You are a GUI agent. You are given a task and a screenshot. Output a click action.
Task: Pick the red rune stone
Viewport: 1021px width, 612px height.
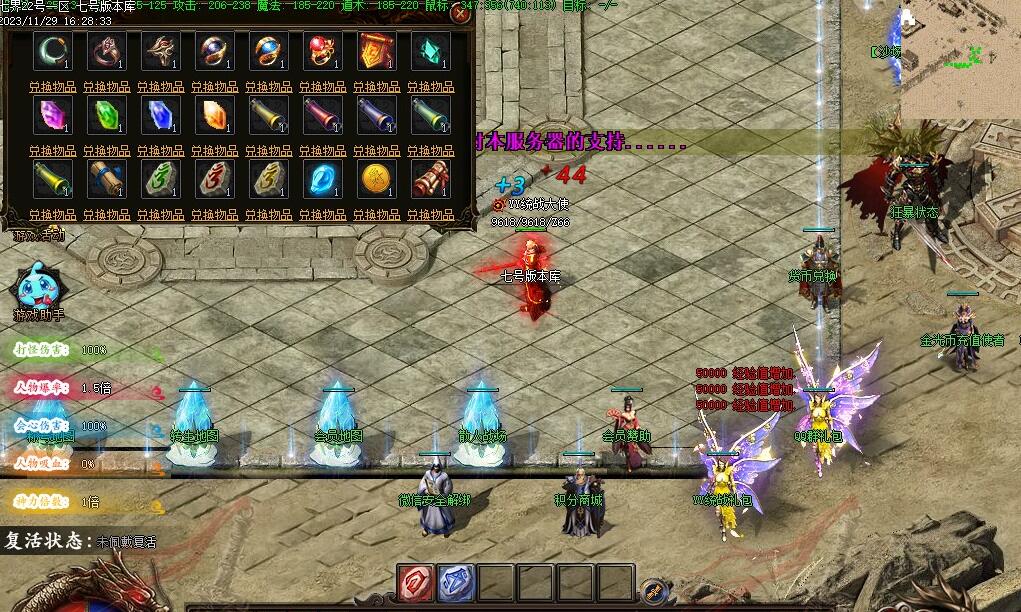pos(214,179)
